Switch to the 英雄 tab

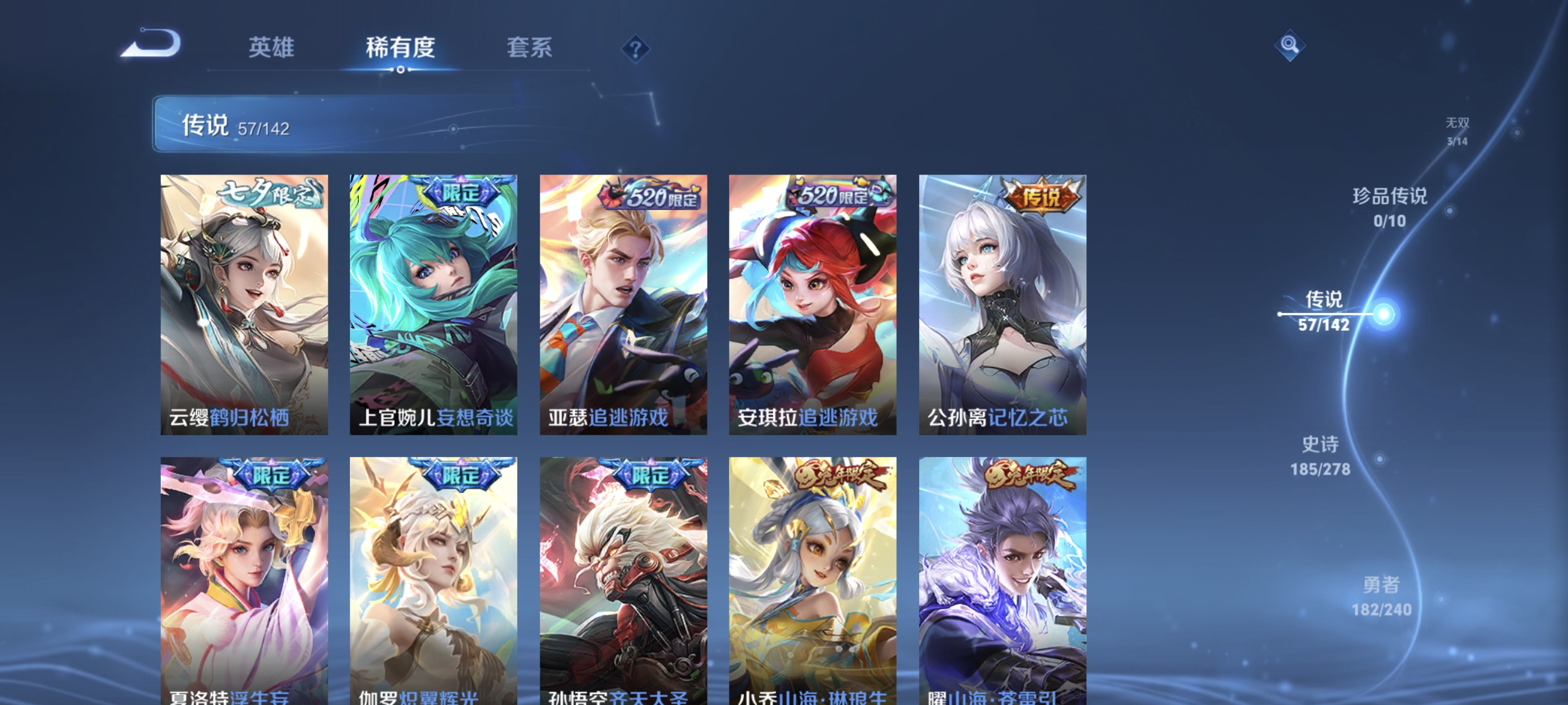click(271, 48)
